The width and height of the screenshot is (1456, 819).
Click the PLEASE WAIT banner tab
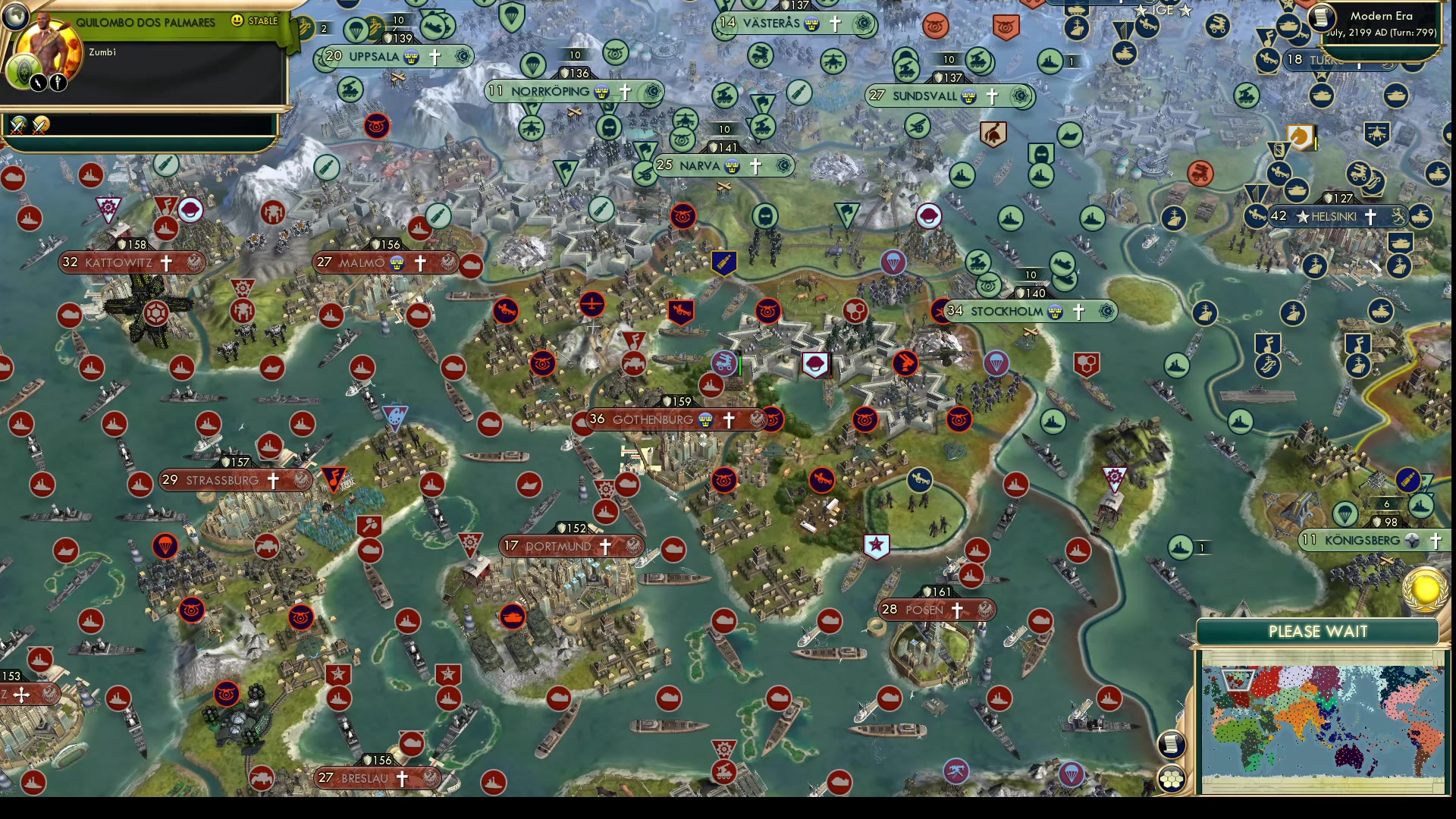point(1318,630)
